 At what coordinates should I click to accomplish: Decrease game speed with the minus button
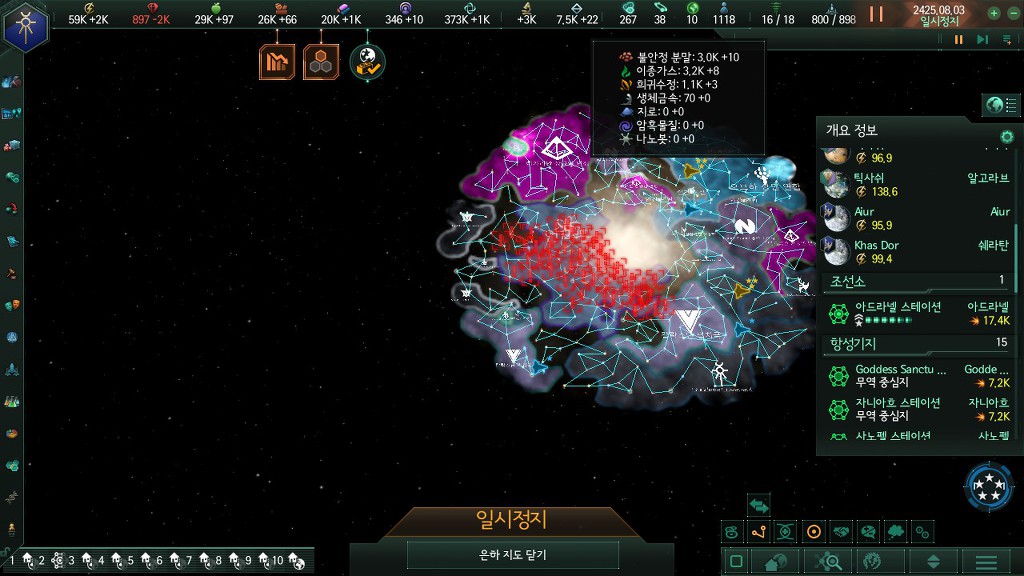[x=1012, y=14]
